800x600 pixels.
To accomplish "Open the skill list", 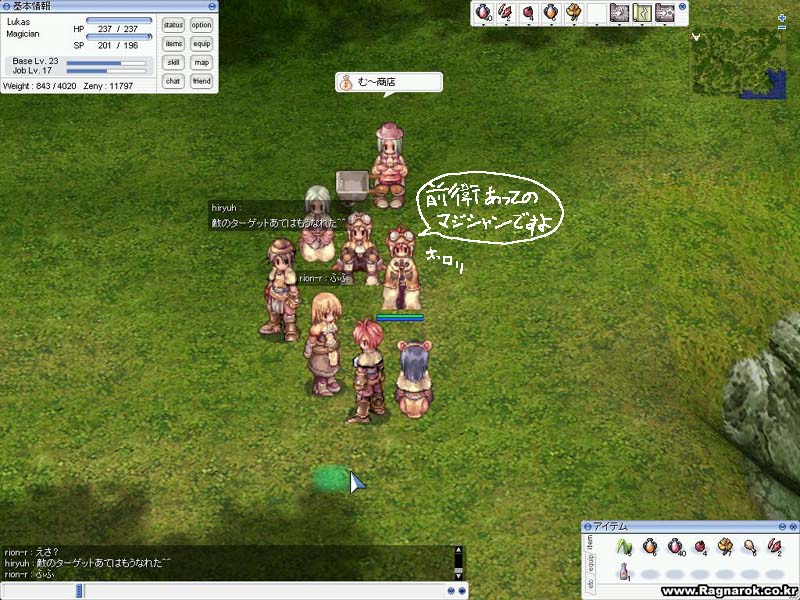I will pyautogui.click(x=173, y=62).
